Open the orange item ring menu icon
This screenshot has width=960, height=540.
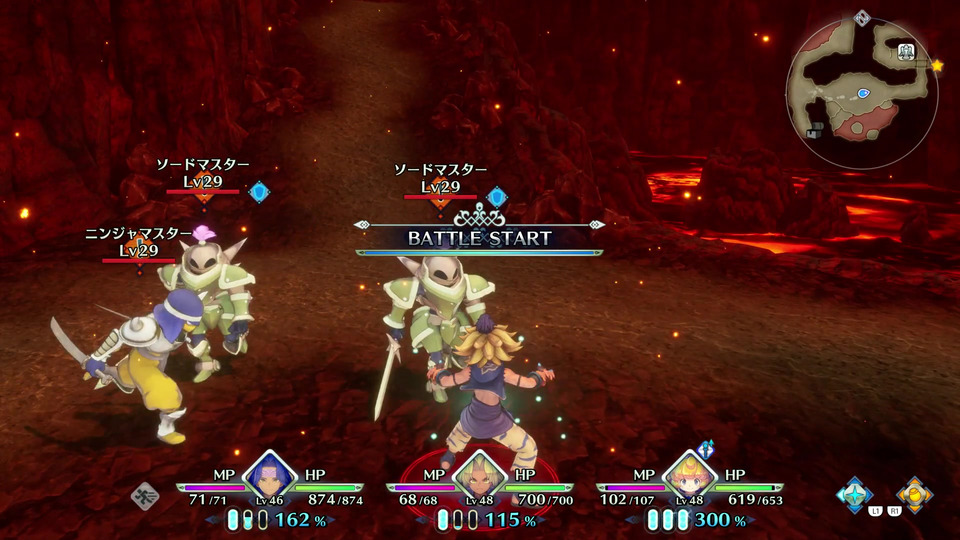[914, 494]
